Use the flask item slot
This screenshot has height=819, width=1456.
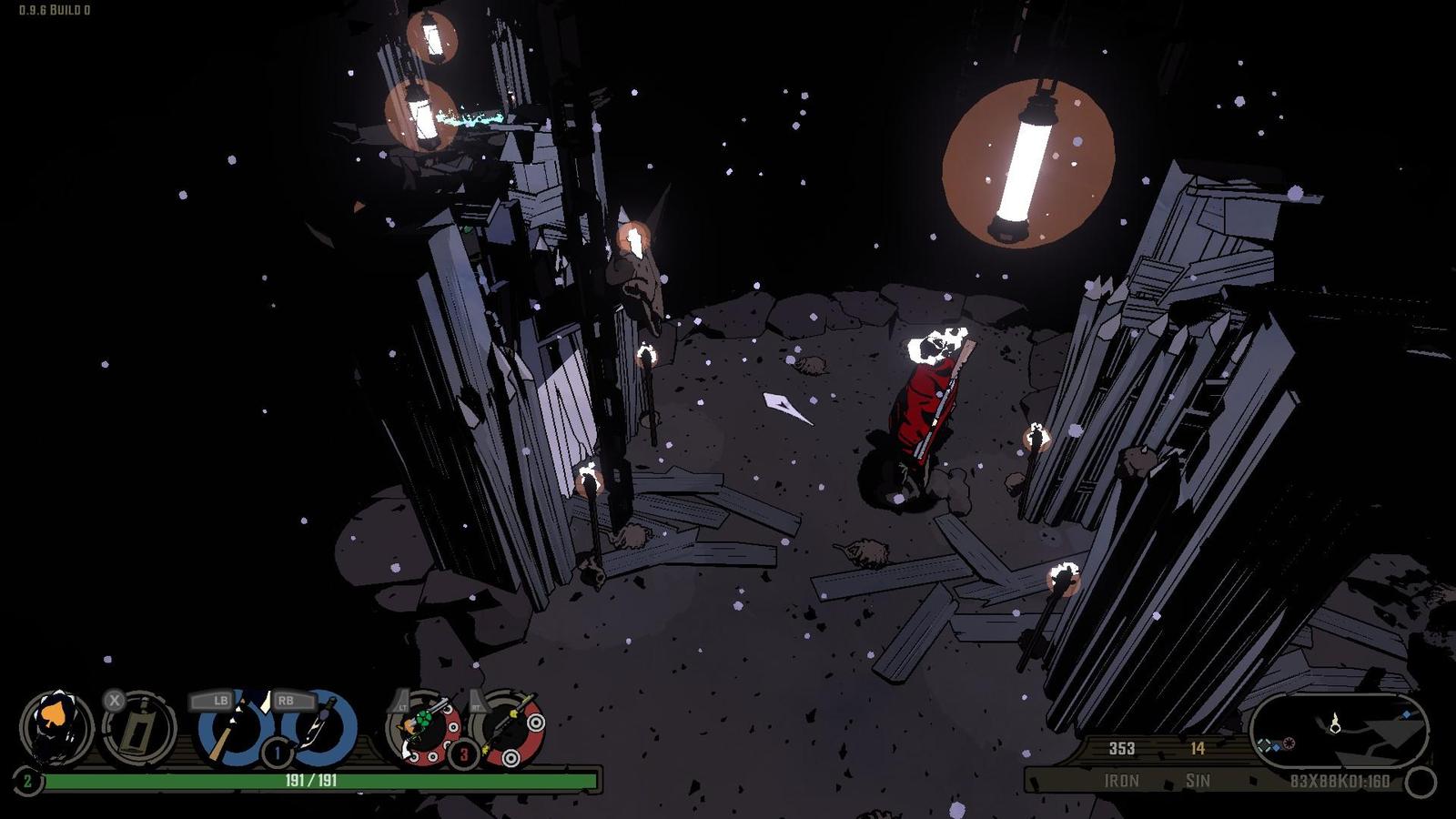point(139,728)
